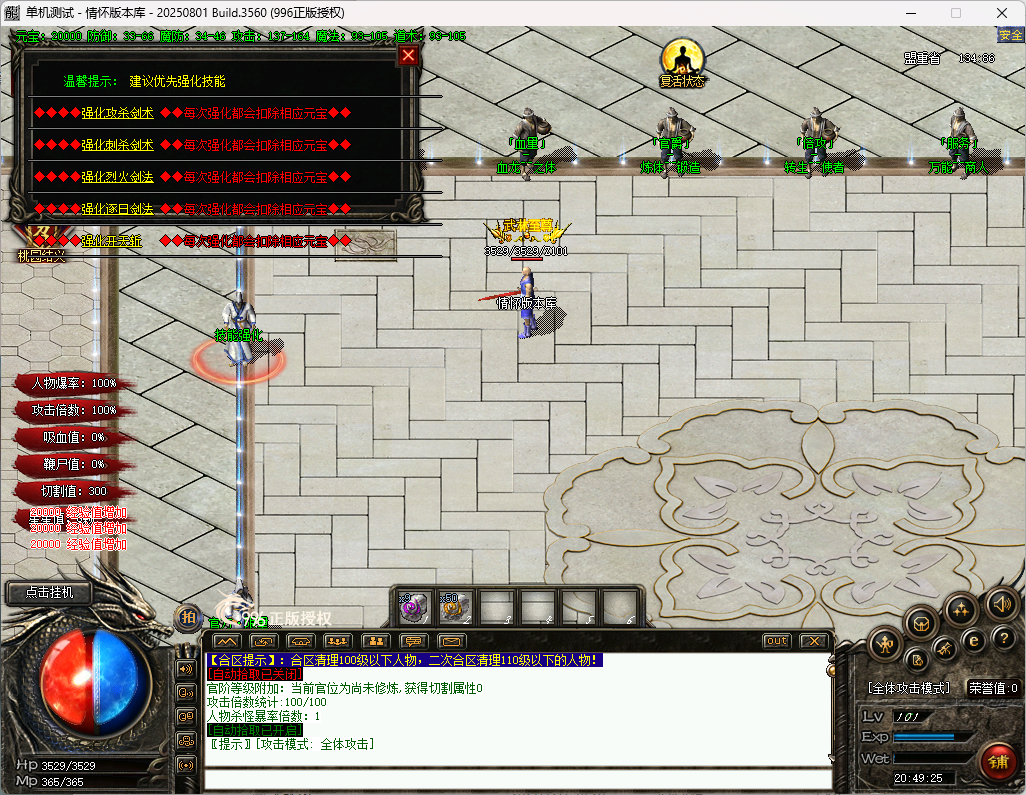
Task: Open the round 拍 auction icon
Action: 187,617
